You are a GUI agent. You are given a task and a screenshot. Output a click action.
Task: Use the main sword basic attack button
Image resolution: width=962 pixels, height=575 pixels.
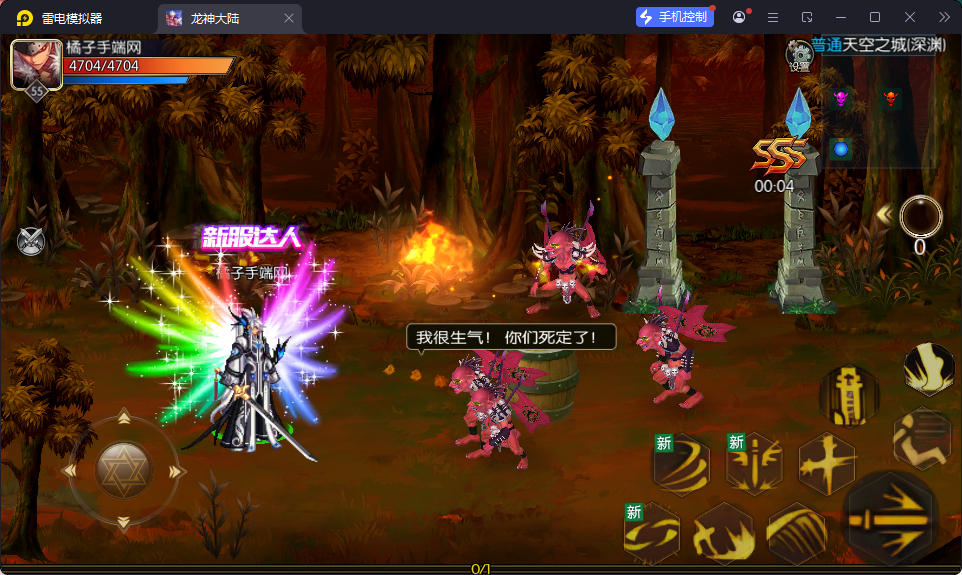coord(892,517)
